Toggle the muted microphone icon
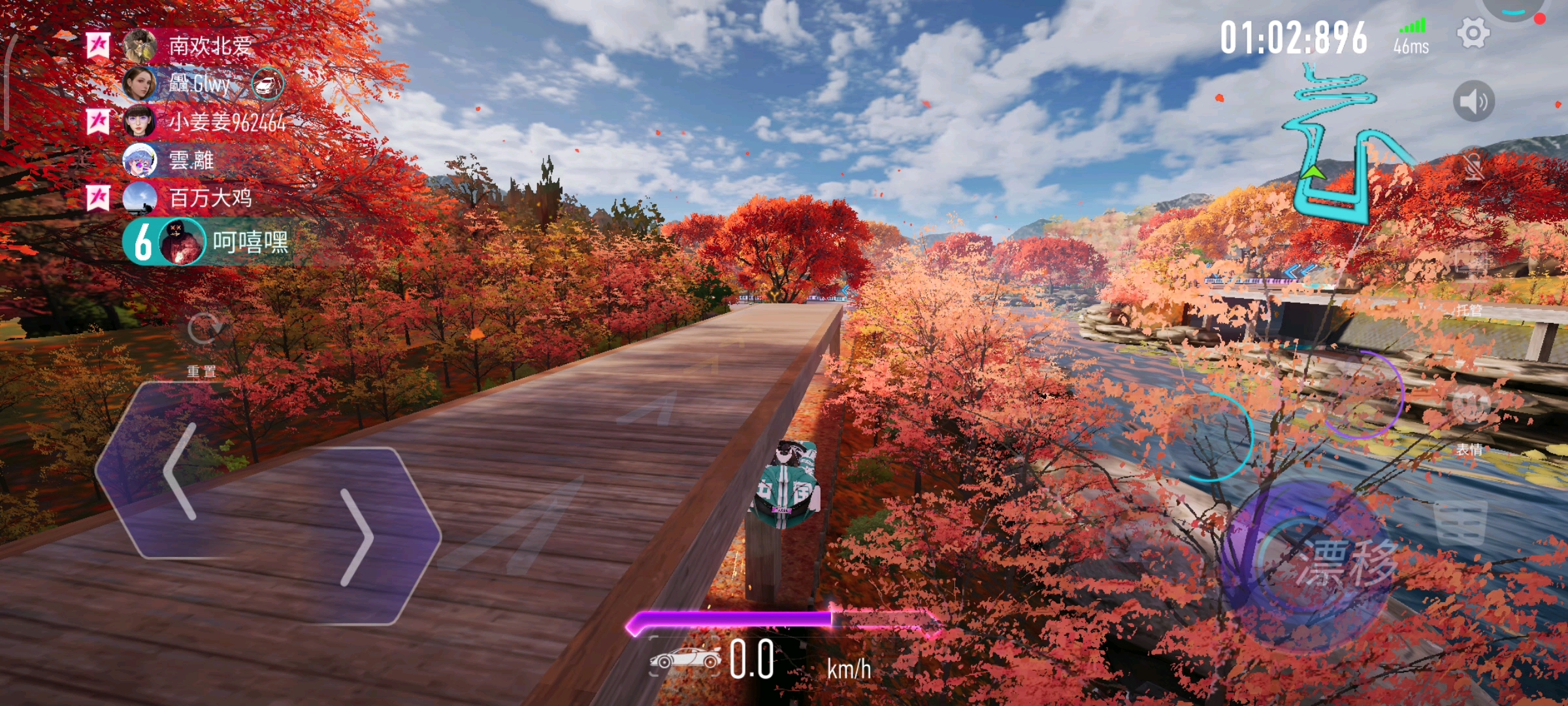1568x706 pixels. [1473, 167]
